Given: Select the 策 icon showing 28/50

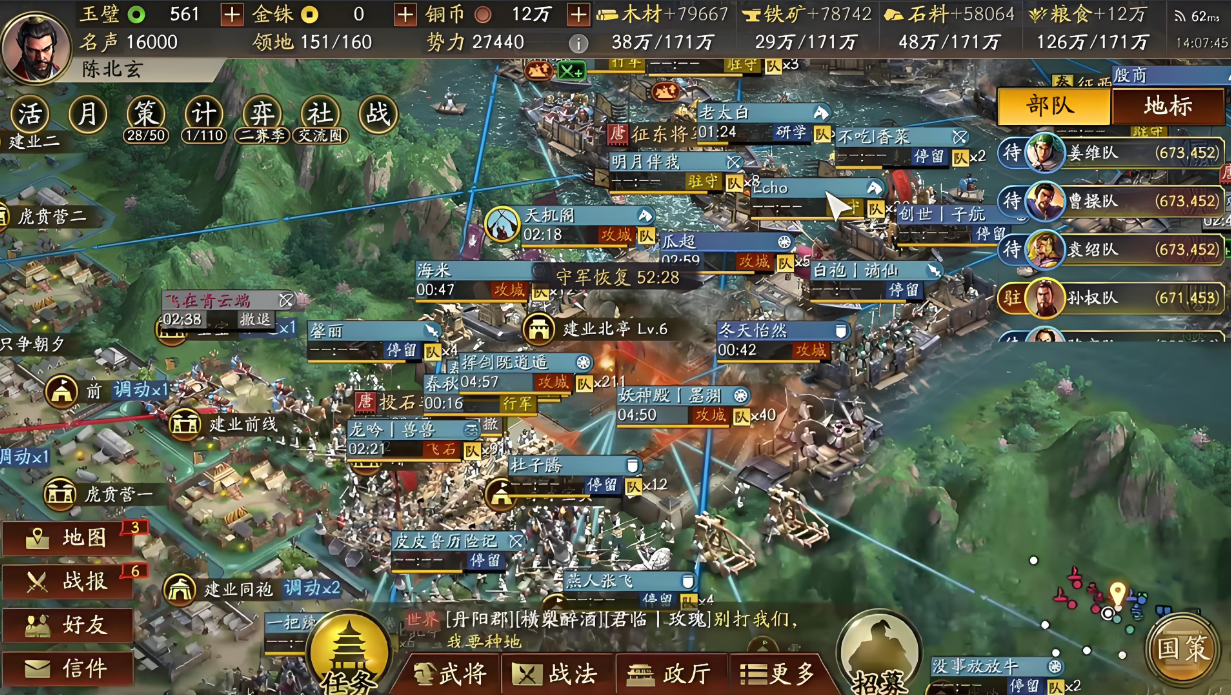Looking at the screenshot, I should click(146, 115).
